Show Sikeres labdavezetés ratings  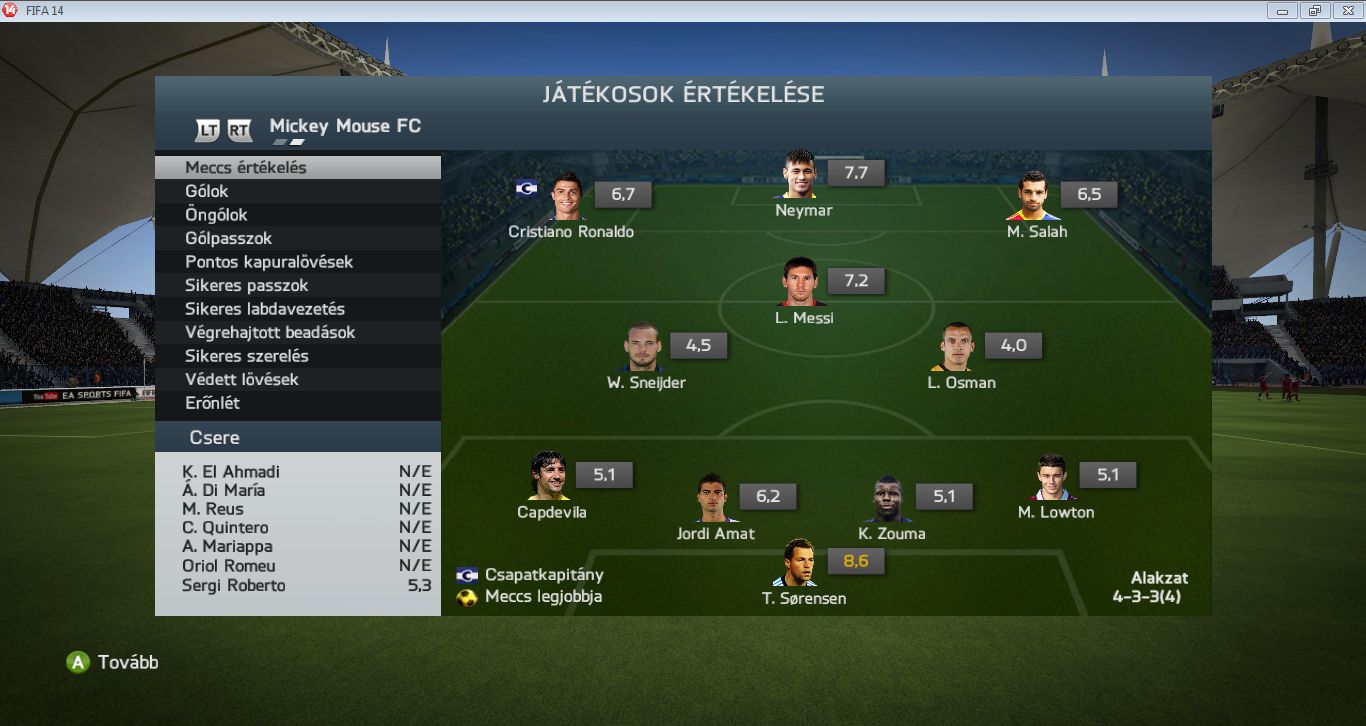(265, 309)
